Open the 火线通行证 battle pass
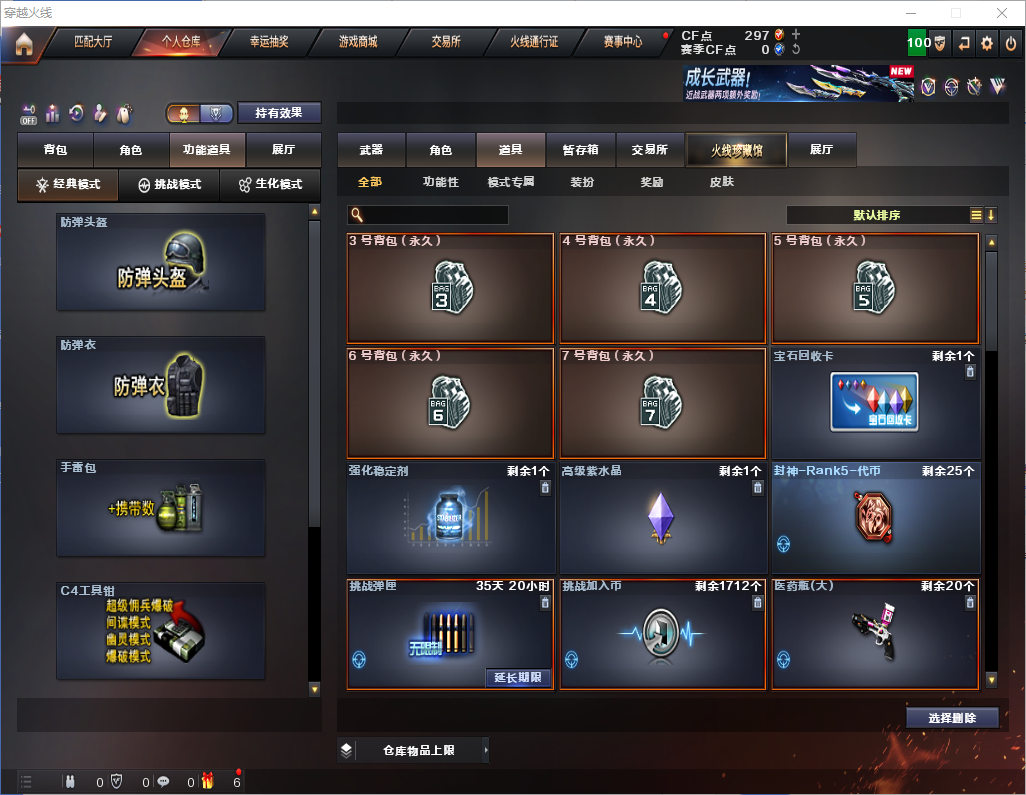 click(x=534, y=43)
